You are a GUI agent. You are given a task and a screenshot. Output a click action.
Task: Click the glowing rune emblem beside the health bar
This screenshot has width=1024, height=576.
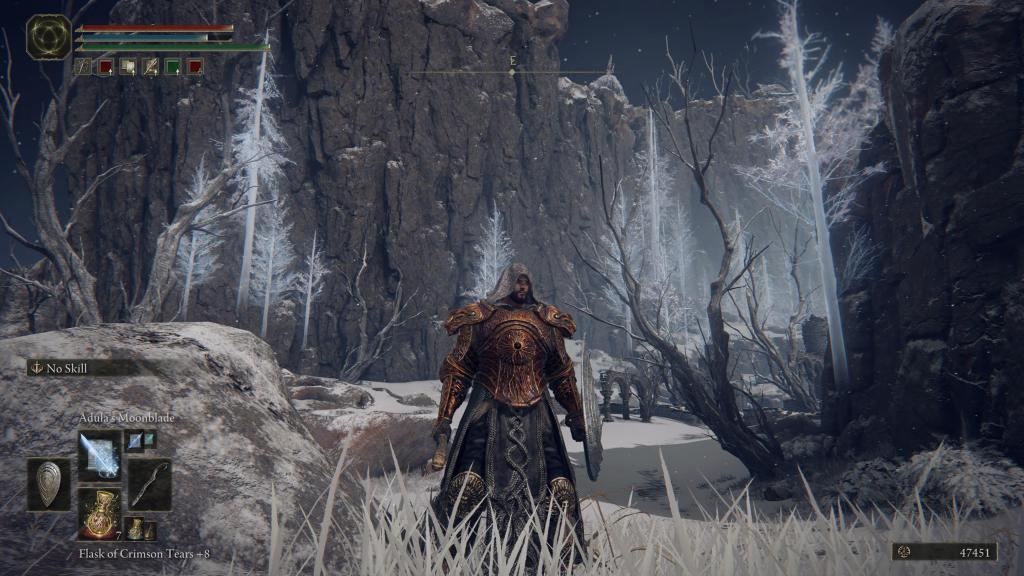[47, 36]
